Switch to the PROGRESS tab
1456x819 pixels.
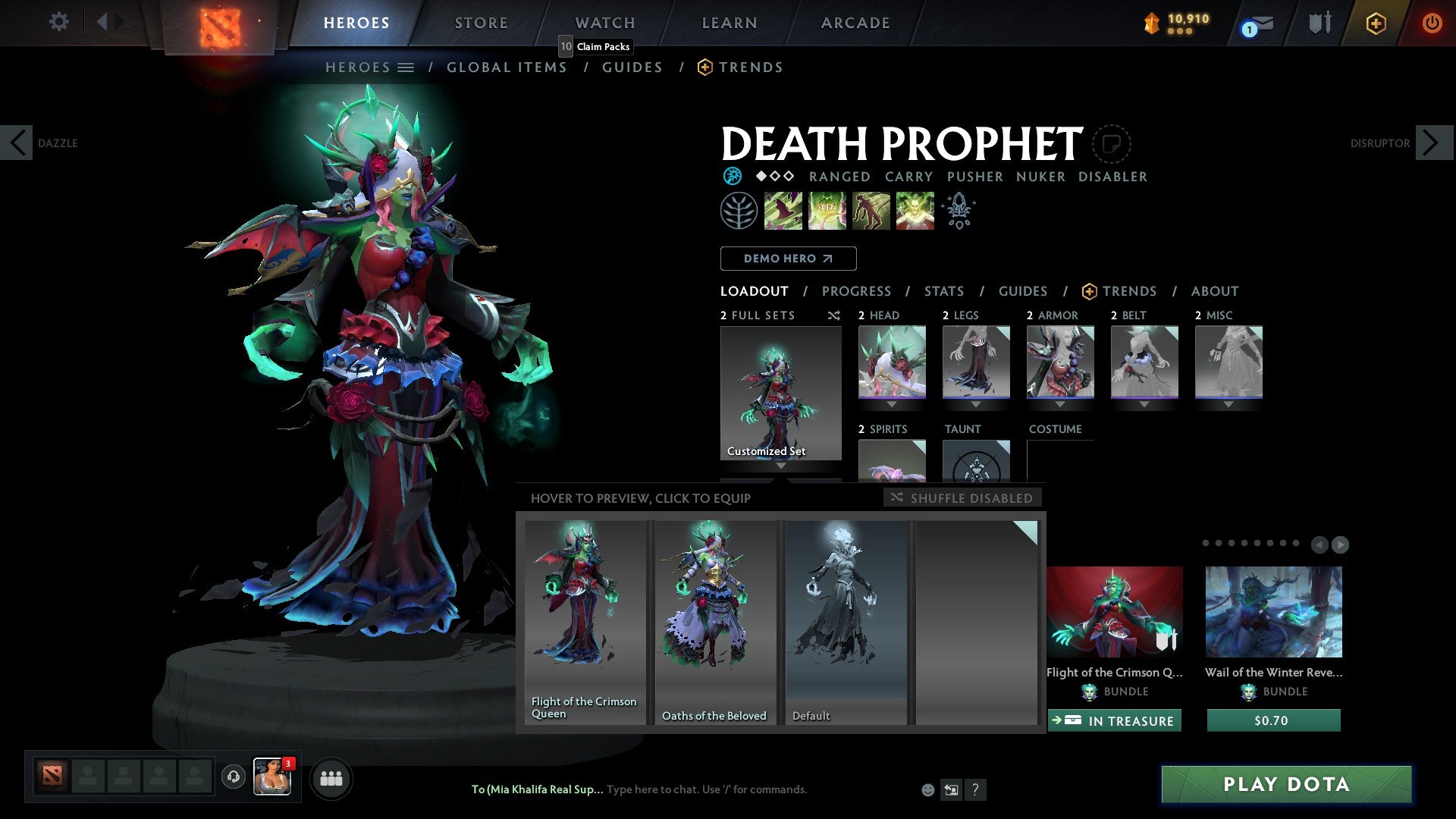coord(857,290)
